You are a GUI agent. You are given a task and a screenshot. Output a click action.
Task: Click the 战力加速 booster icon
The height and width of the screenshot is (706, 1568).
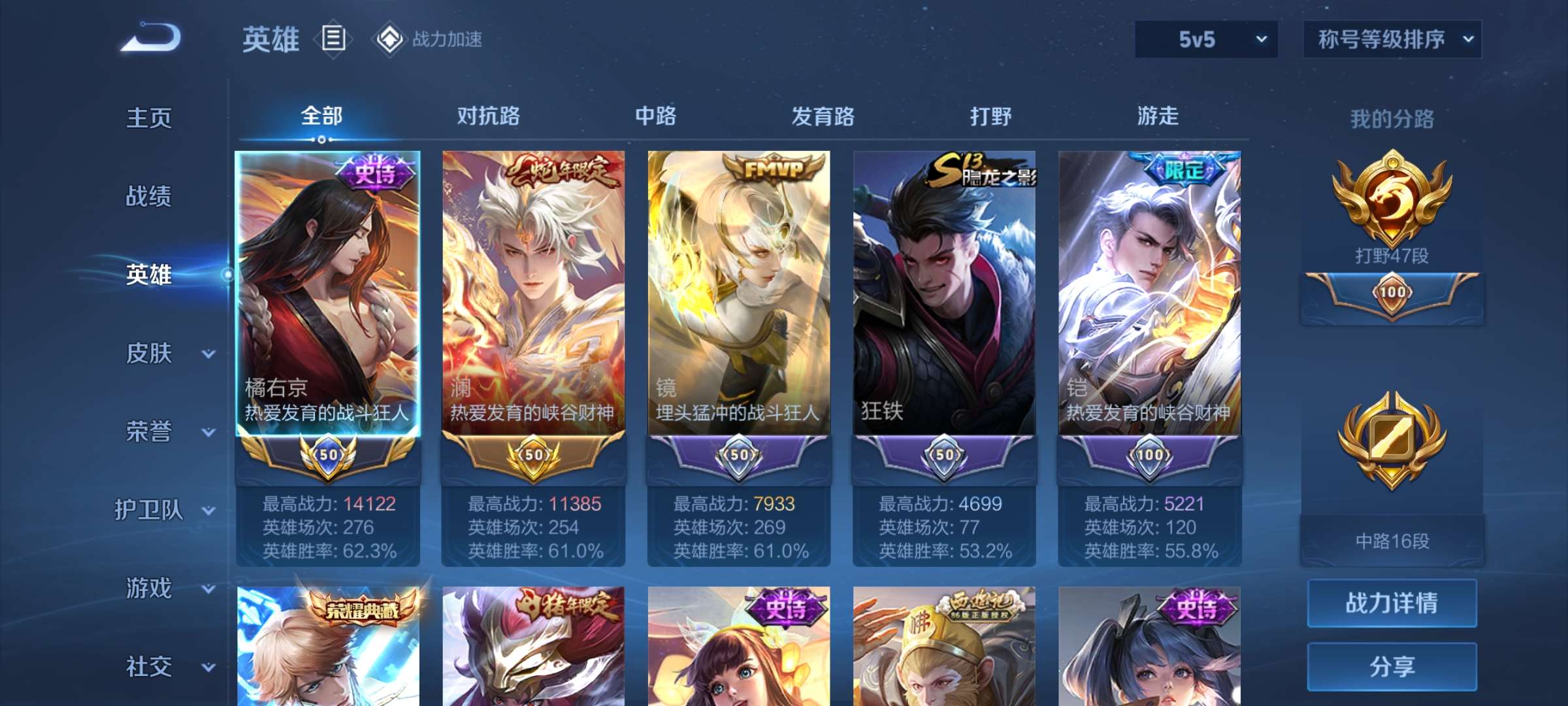click(391, 39)
